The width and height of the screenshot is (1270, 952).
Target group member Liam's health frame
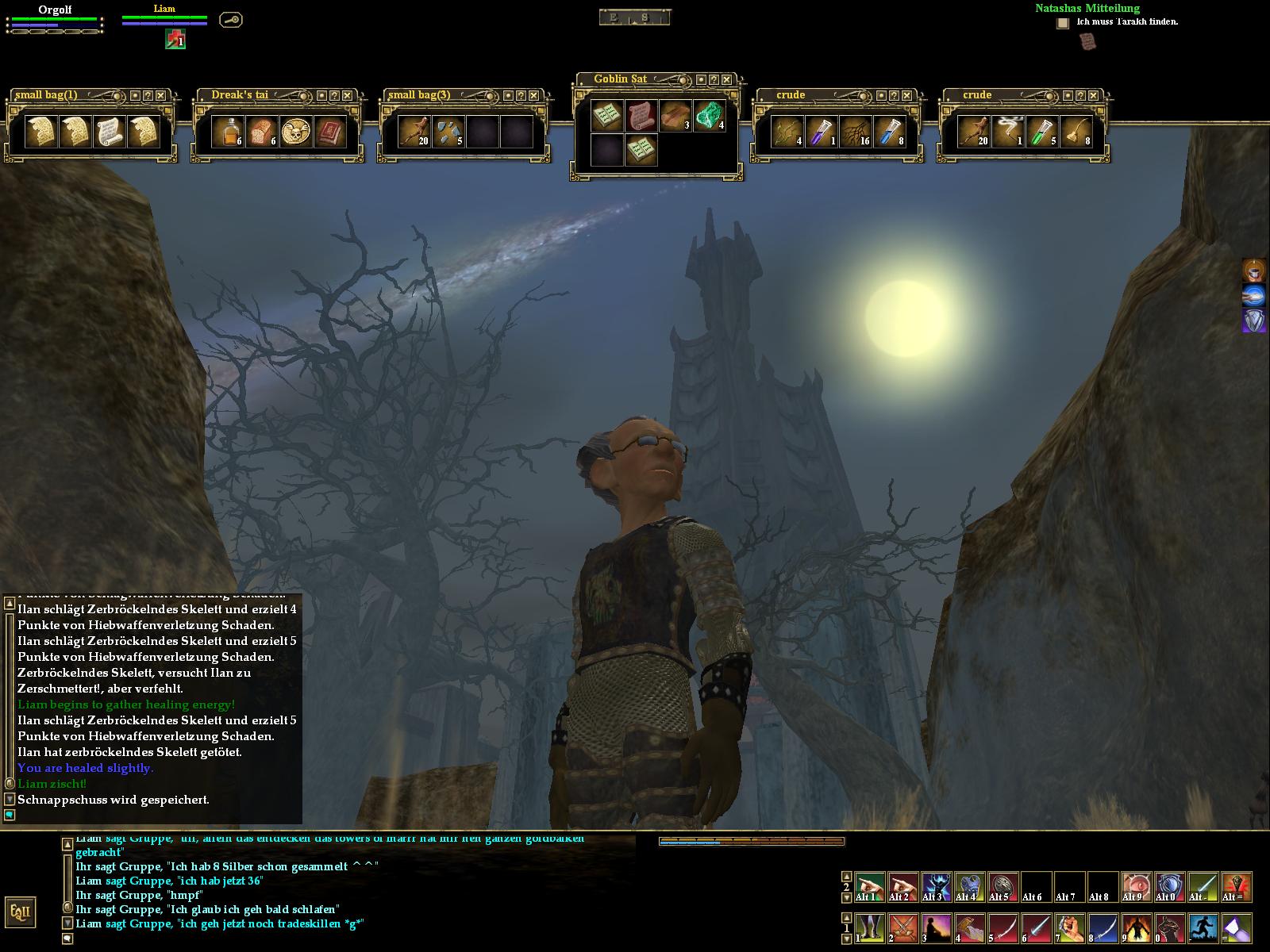coord(164,17)
